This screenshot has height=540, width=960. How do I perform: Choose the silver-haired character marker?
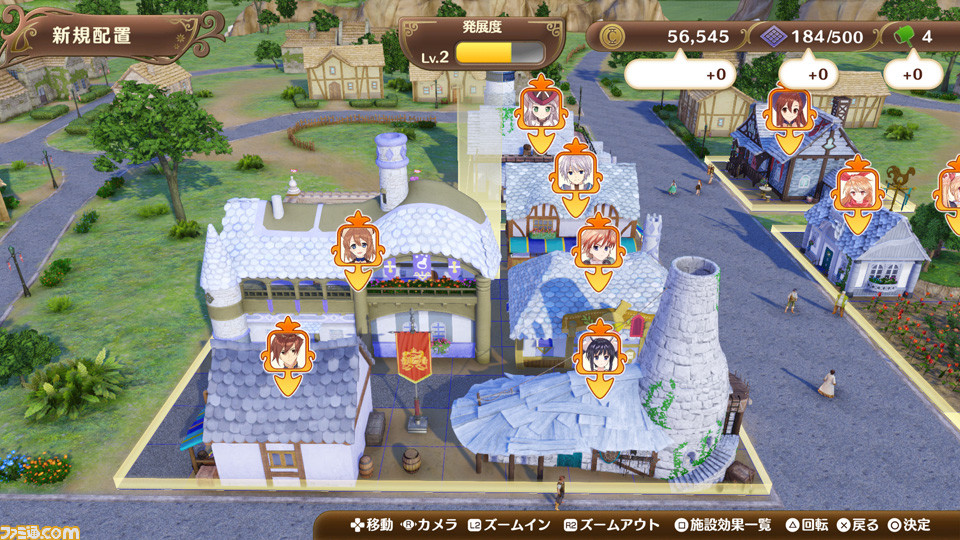(574, 171)
